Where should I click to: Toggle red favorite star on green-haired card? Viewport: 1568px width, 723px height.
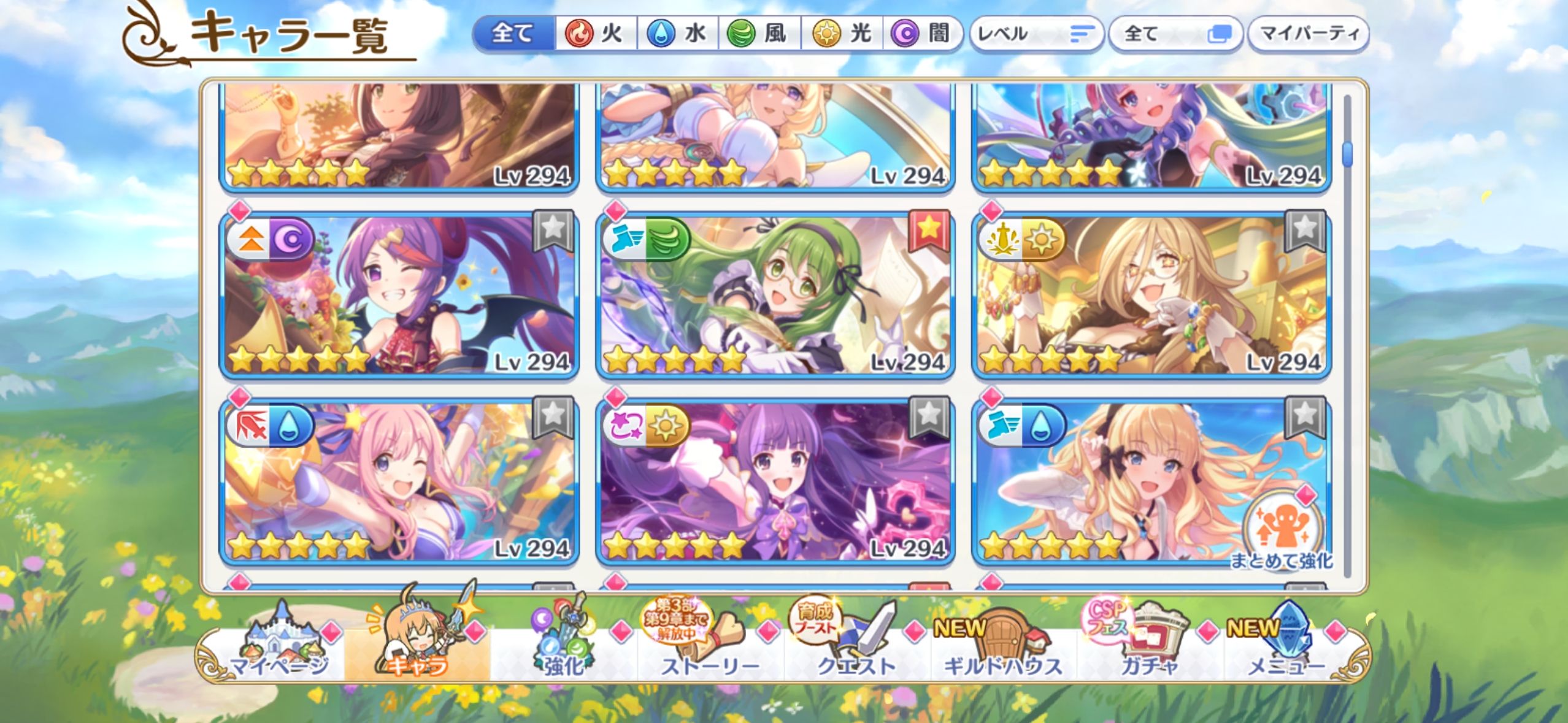point(928,230)
